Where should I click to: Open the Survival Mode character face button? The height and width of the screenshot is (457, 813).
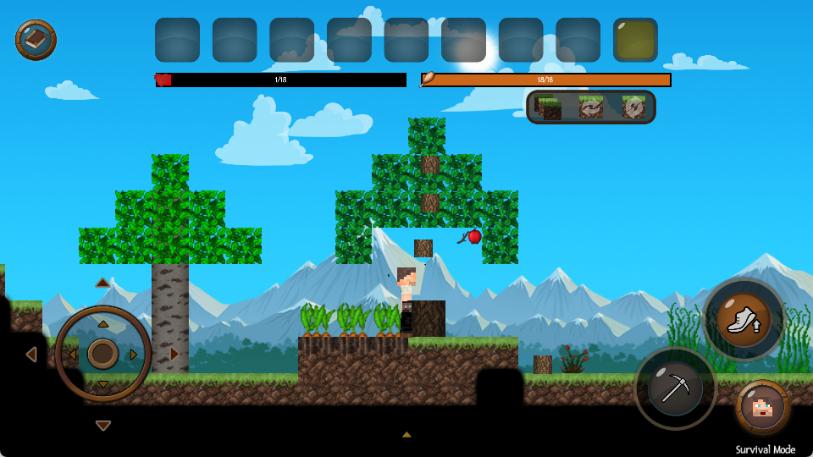click(x=764, y=408)
